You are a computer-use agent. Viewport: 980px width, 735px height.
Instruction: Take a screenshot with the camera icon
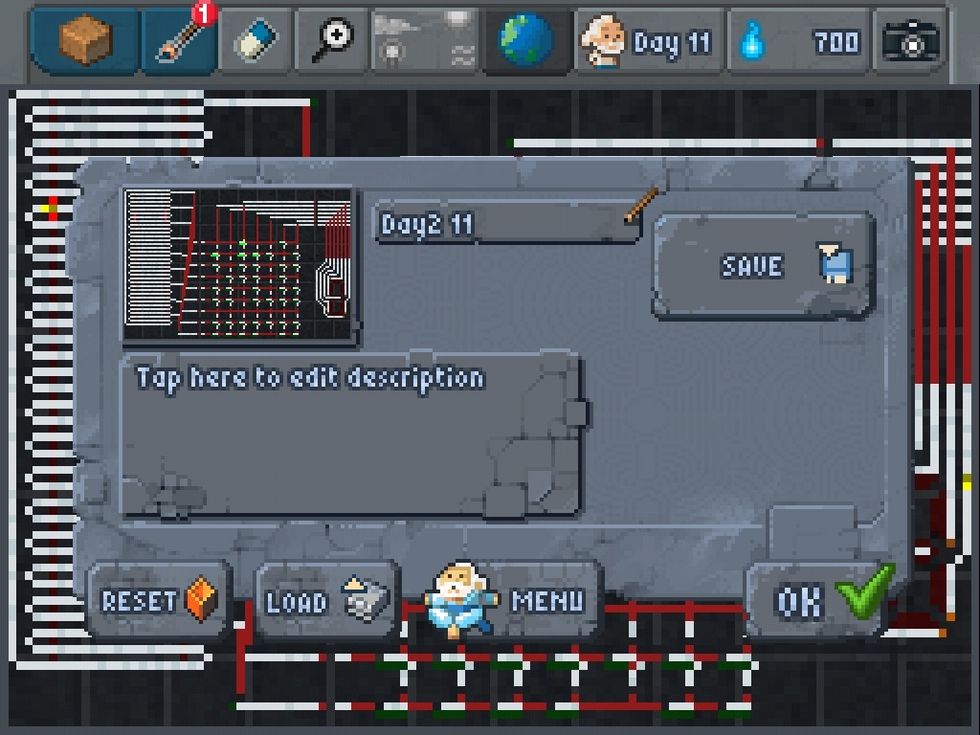point(910,42)
